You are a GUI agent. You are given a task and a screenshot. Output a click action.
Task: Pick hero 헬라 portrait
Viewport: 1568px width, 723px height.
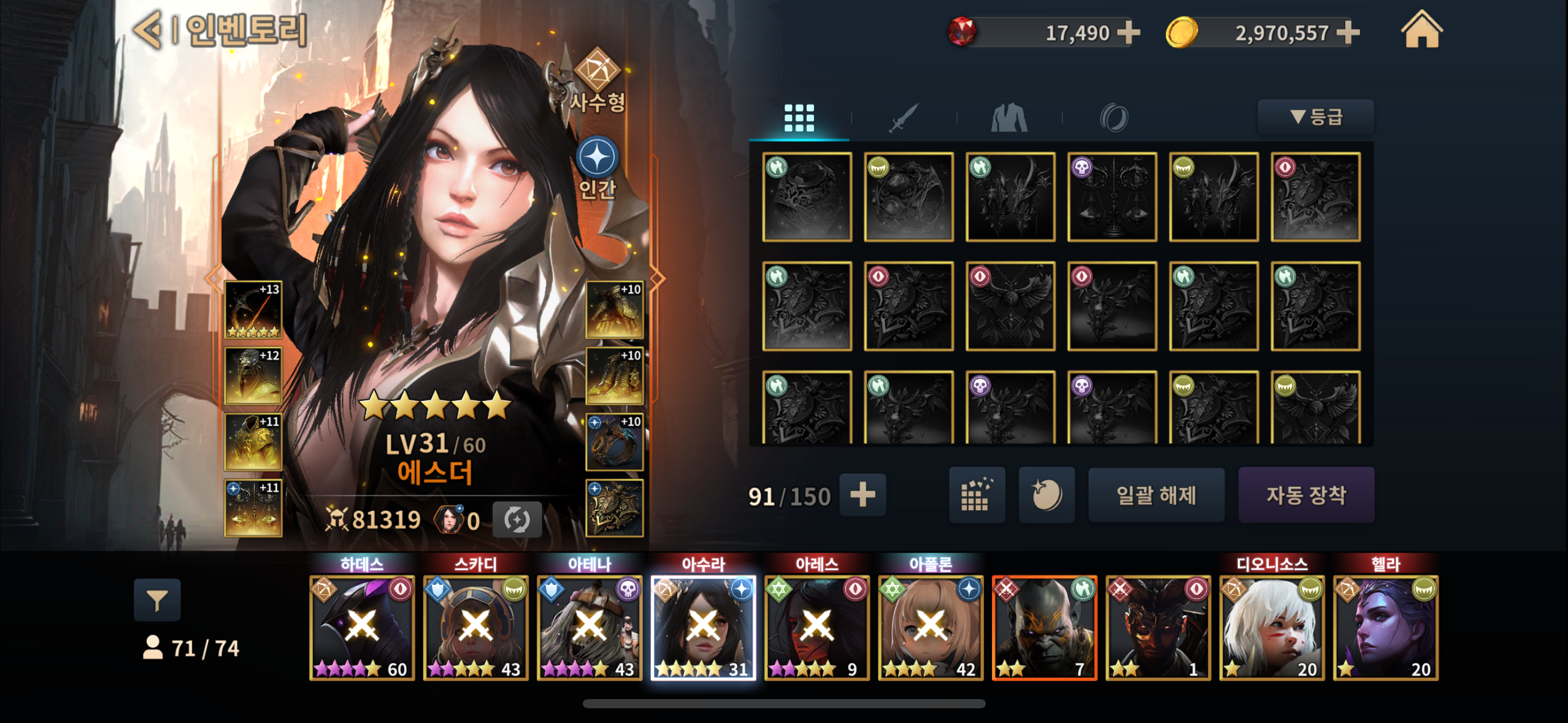(1385, 627)
